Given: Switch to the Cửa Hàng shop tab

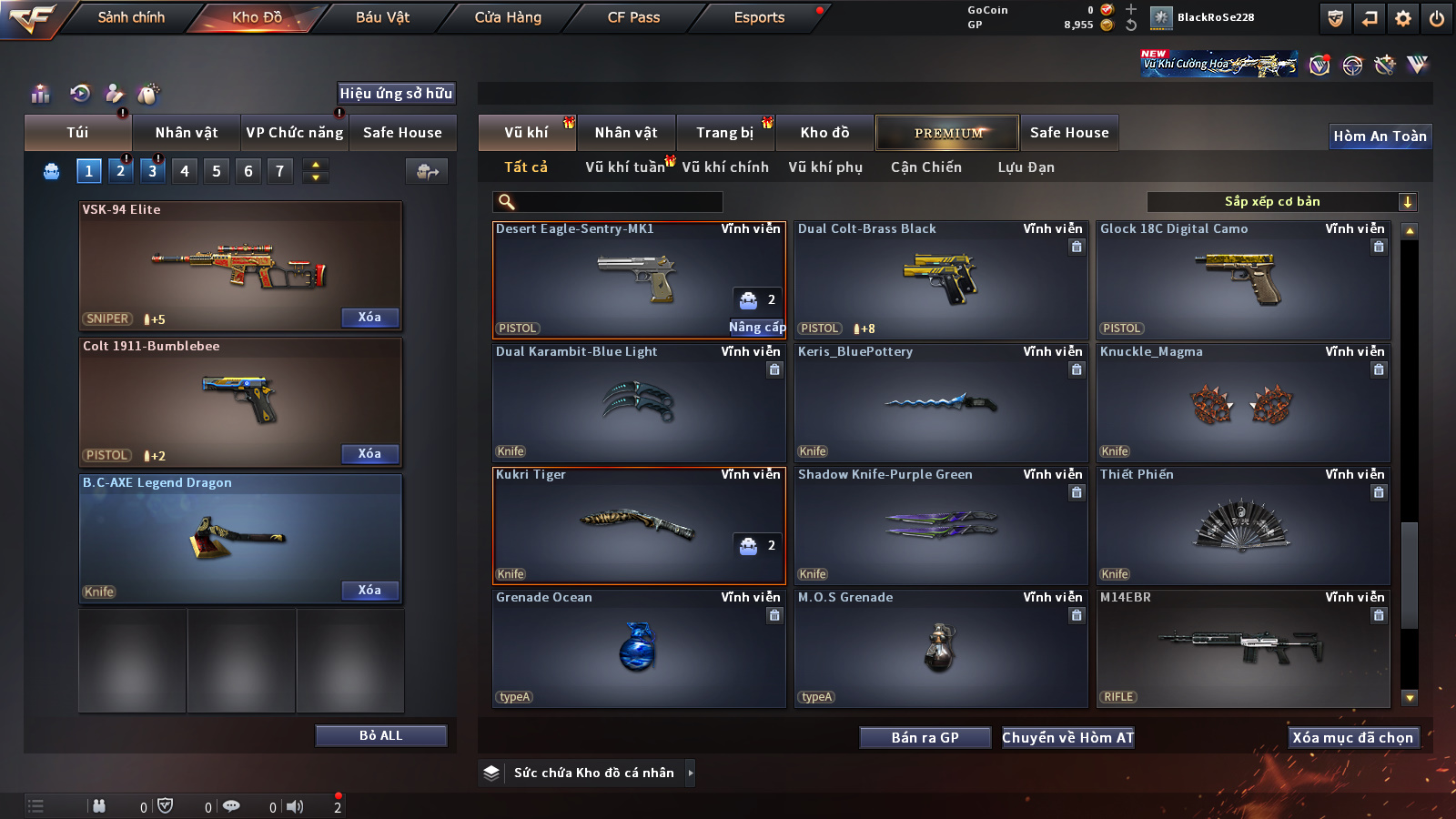Looking at the screenshot, I should pyautogui.click(x=508, y=17).
